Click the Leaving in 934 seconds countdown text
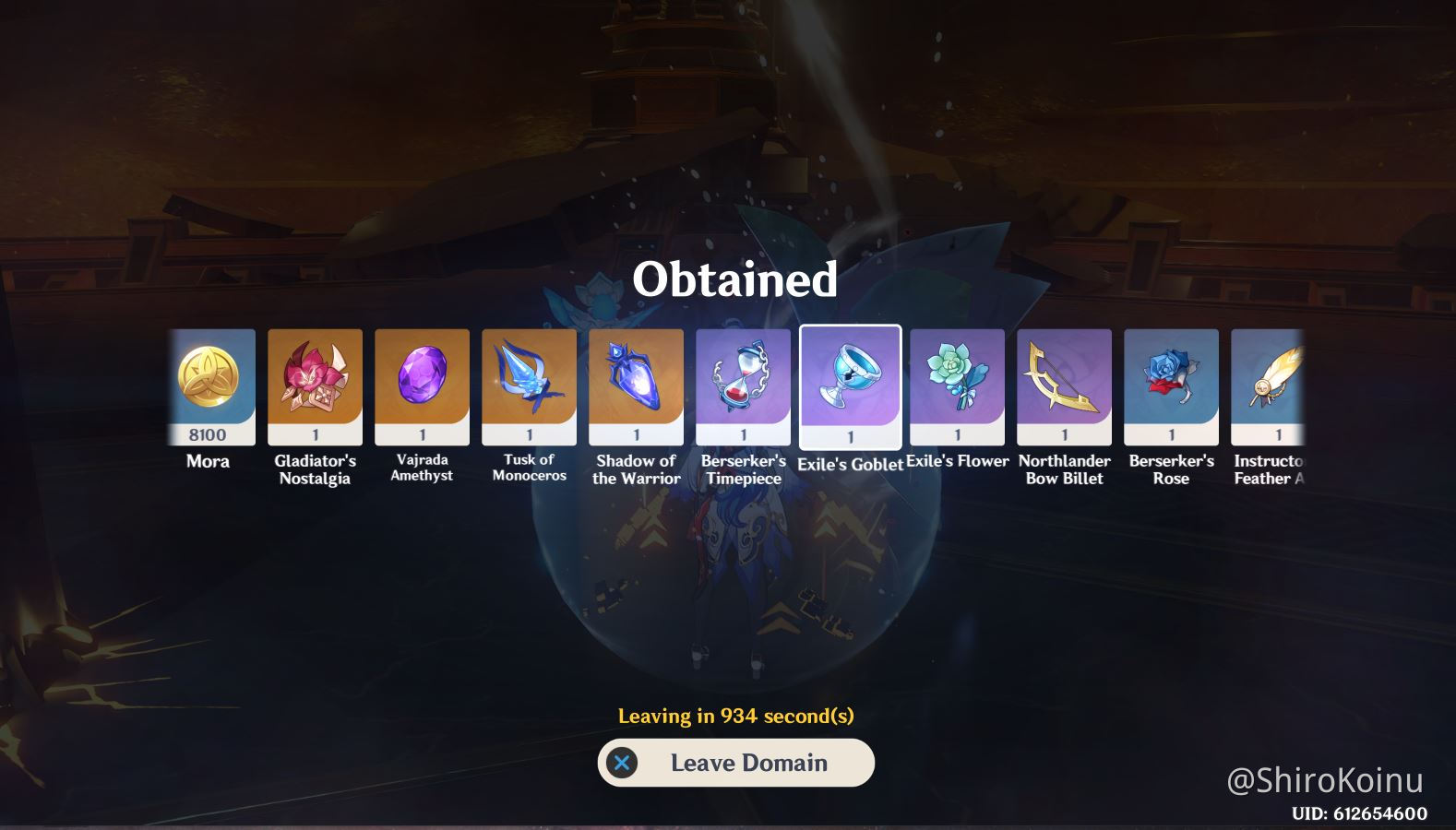 [735, 712]
